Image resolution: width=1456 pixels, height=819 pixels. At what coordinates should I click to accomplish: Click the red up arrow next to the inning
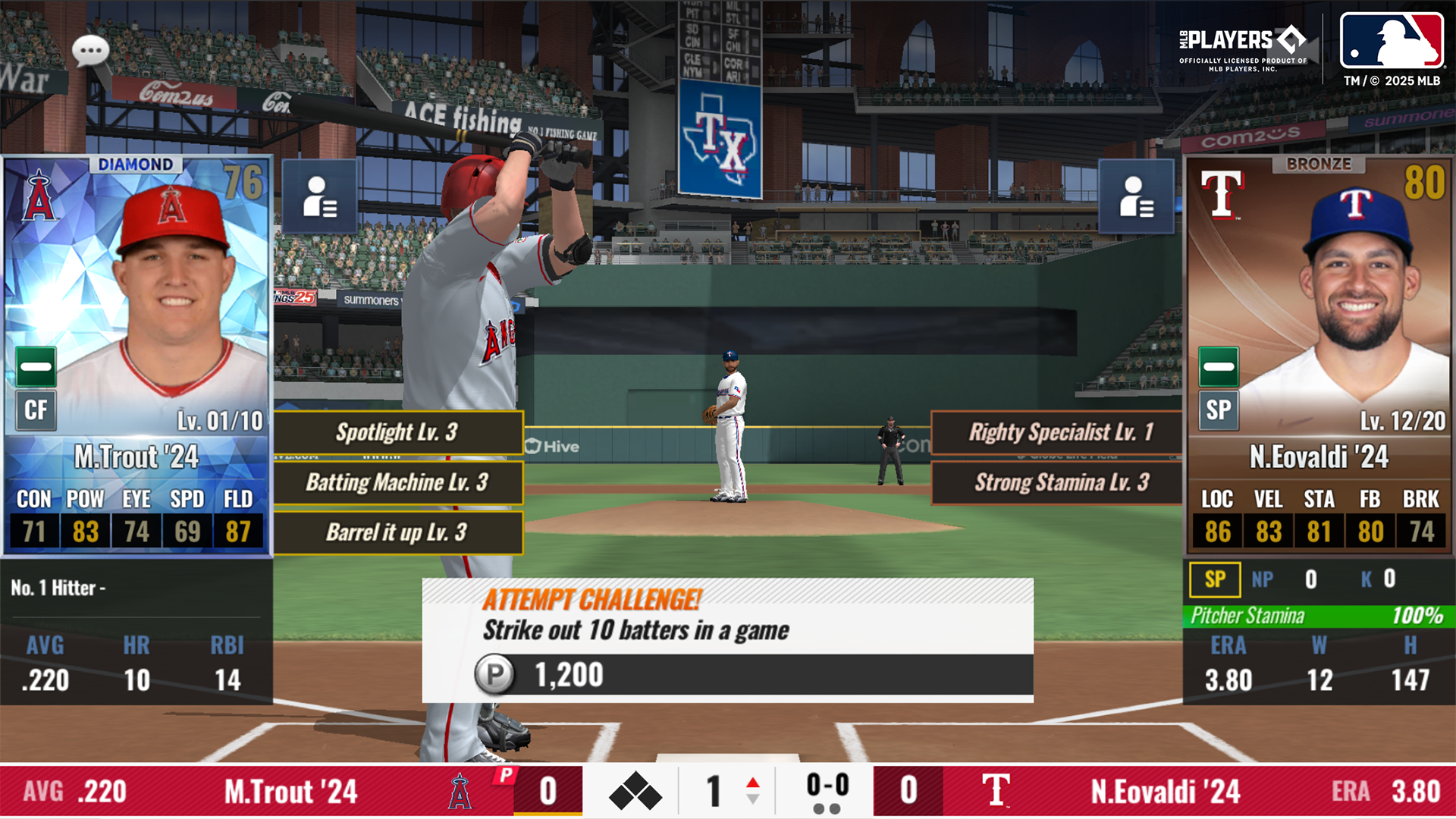752,781
